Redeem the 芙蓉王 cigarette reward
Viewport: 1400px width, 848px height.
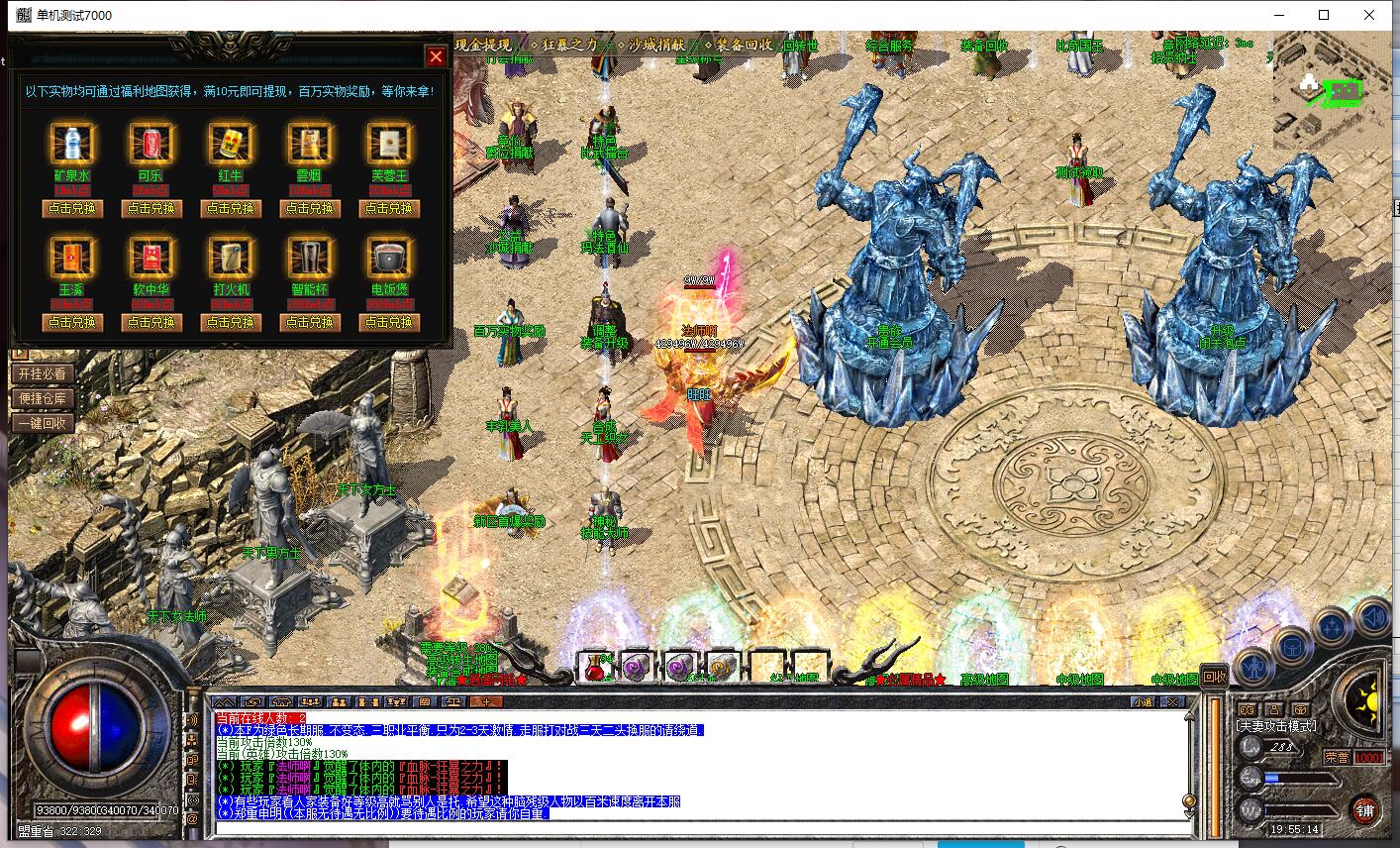(388, 208)
